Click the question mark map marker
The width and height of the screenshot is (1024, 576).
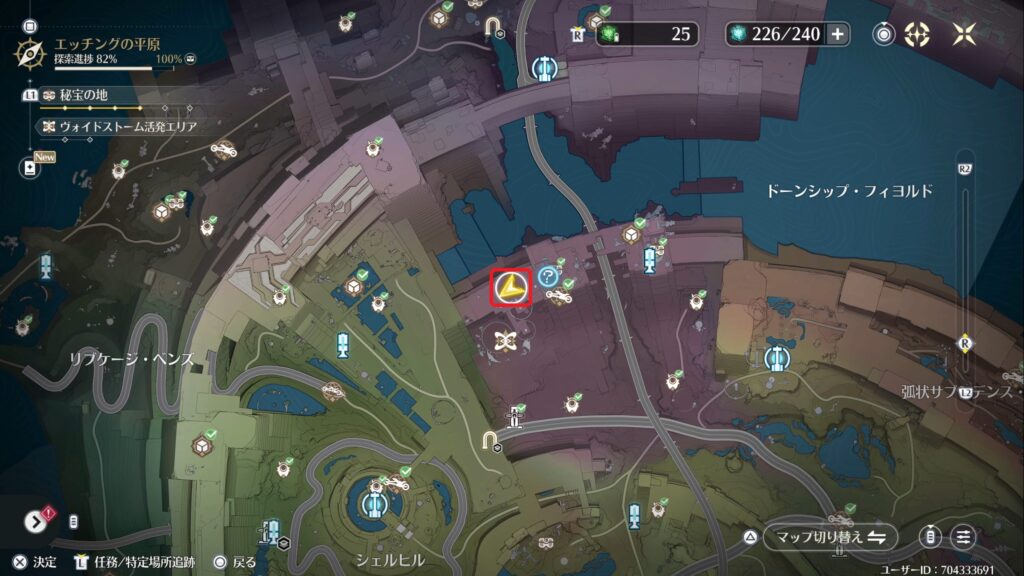point(547,276)
